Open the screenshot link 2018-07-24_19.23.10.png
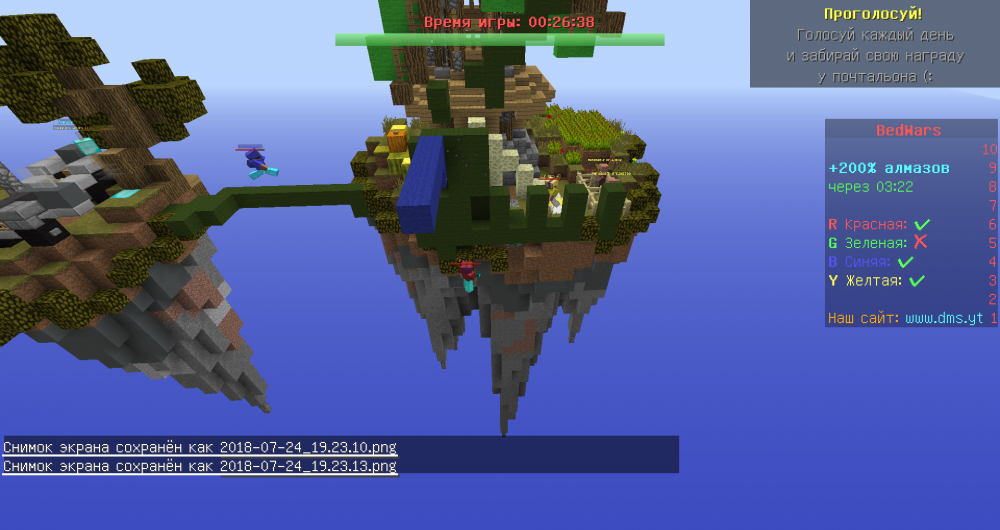Viewport: 1000px width, 530px height. [x=309, y=447]
